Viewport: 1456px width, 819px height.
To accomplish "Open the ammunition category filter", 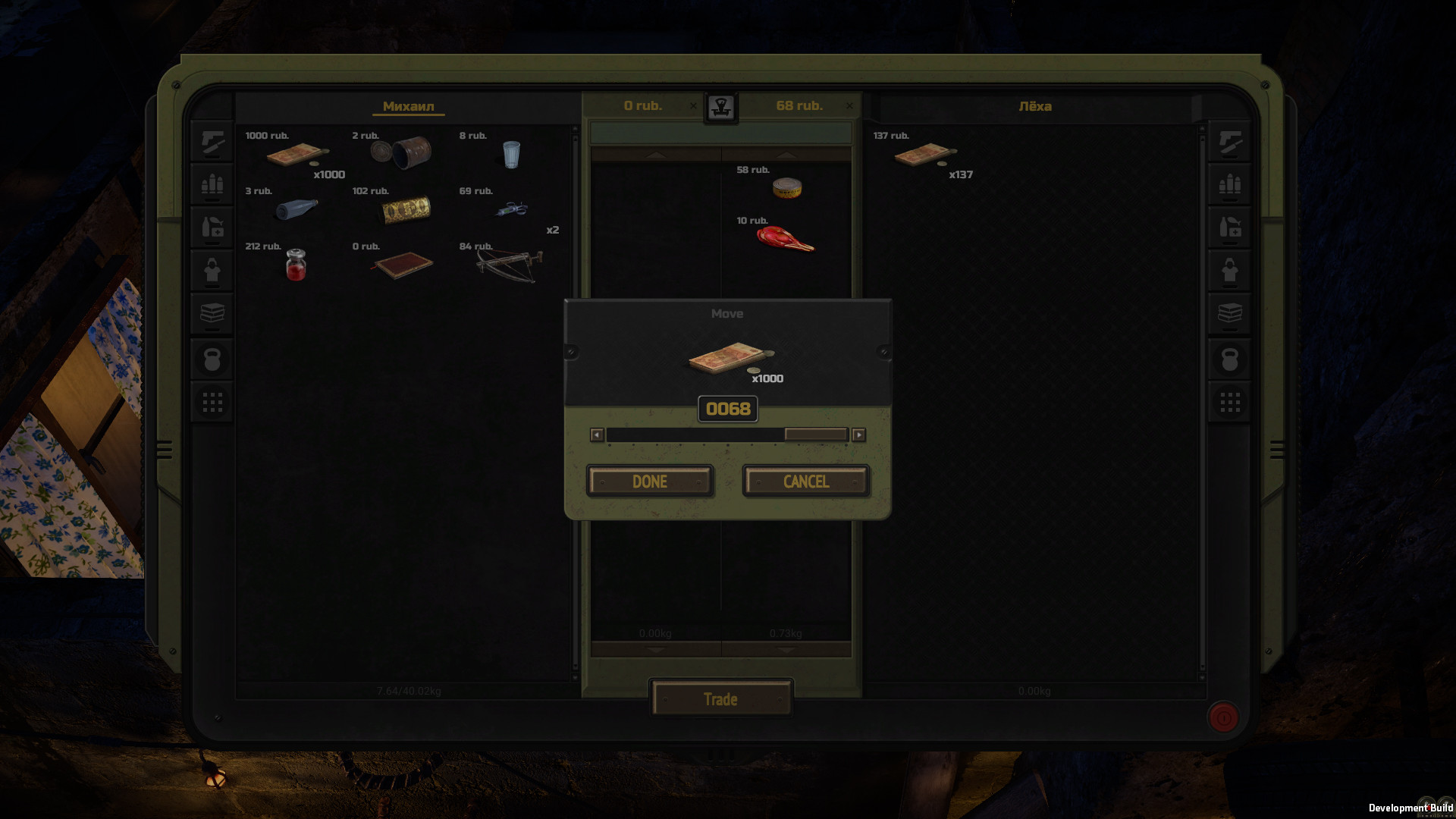I will (212, 184).
